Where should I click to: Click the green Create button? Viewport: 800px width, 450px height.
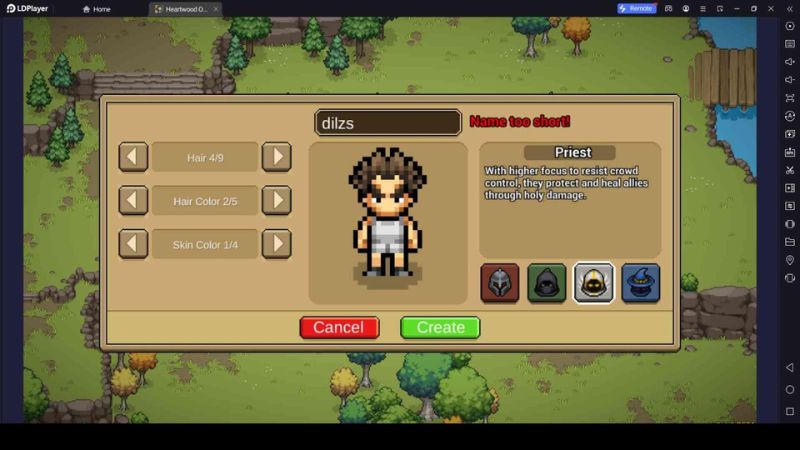(440, 327)
